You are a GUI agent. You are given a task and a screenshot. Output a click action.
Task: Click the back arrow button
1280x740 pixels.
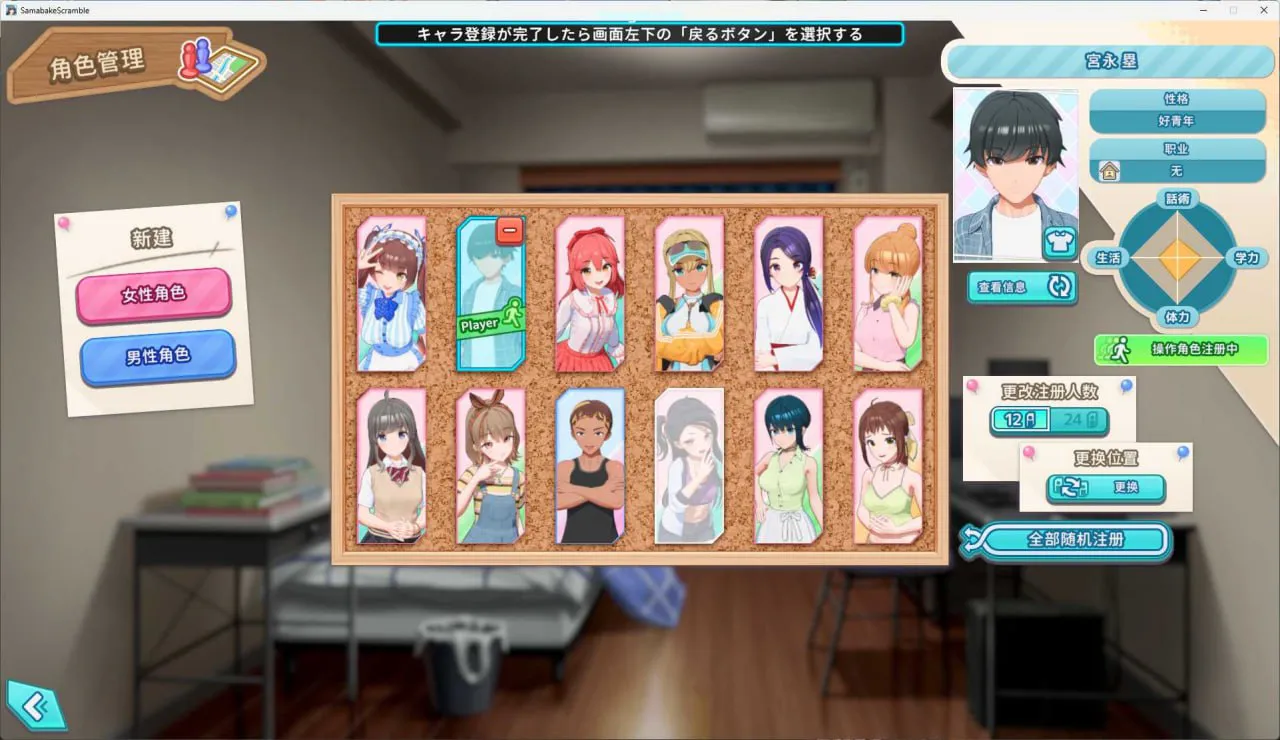click(34, 706)
